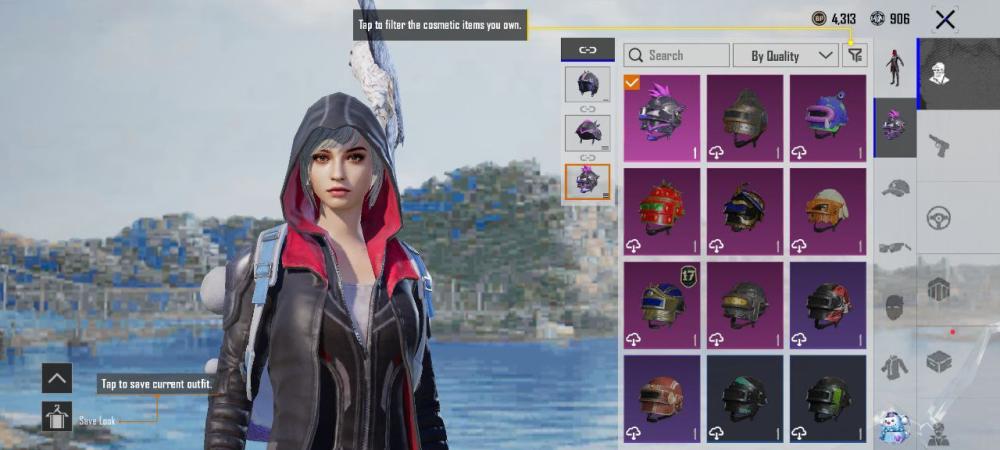This screenshot has height=450, width=1000.
Task: Type in the Search field
Action: coord(677,56)
